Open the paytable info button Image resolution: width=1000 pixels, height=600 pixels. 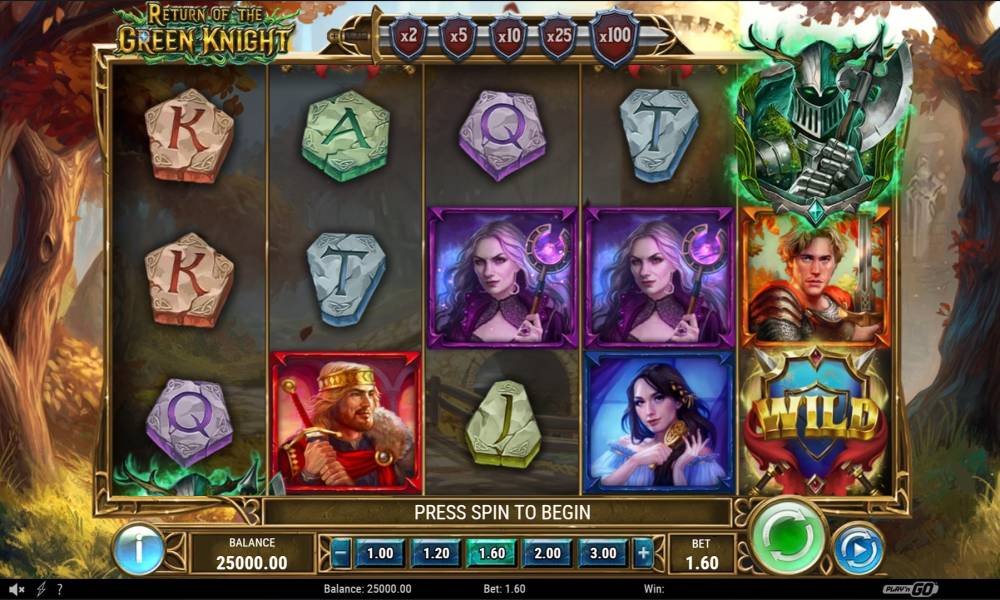click(138, 549)
